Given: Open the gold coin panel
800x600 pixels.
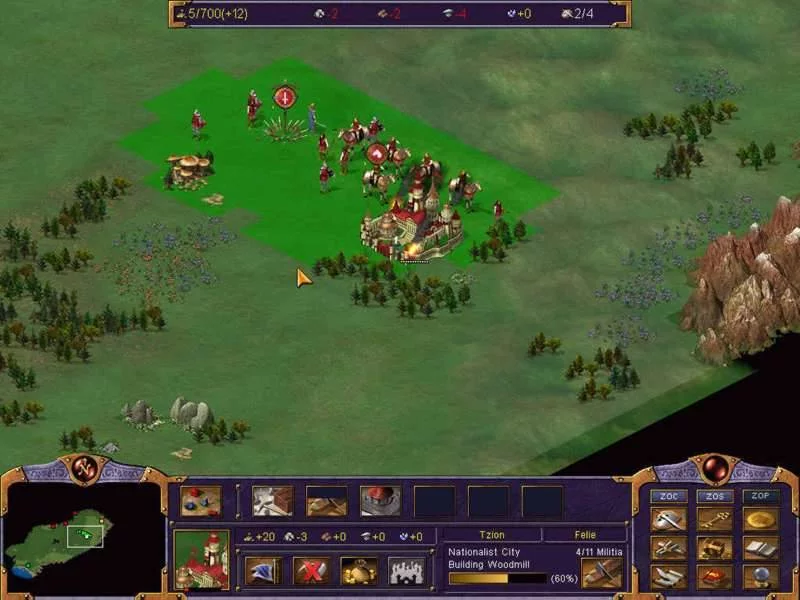Looking at the screenshot, I should 761,519.
